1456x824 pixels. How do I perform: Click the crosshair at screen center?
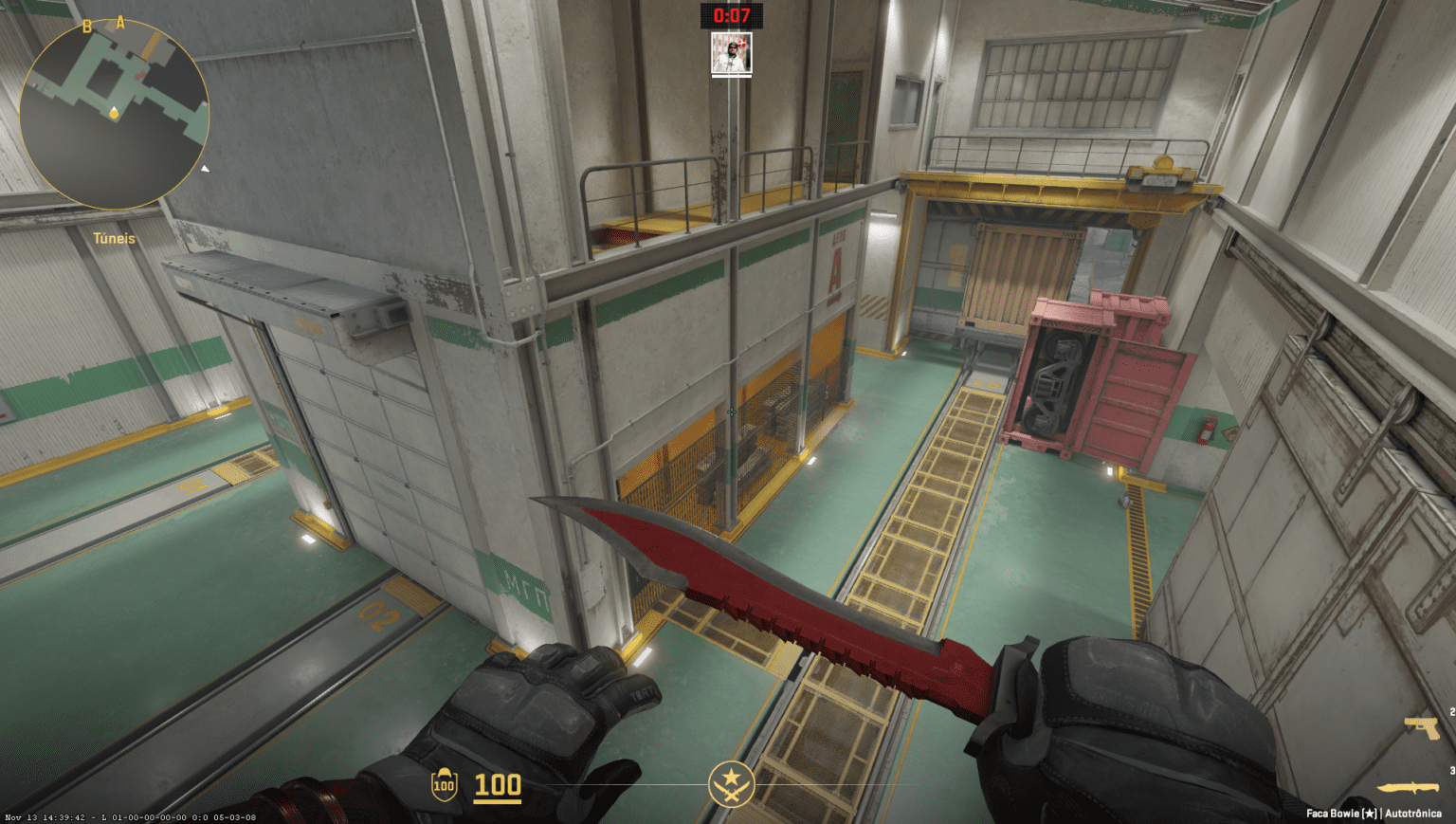(731, 412)
